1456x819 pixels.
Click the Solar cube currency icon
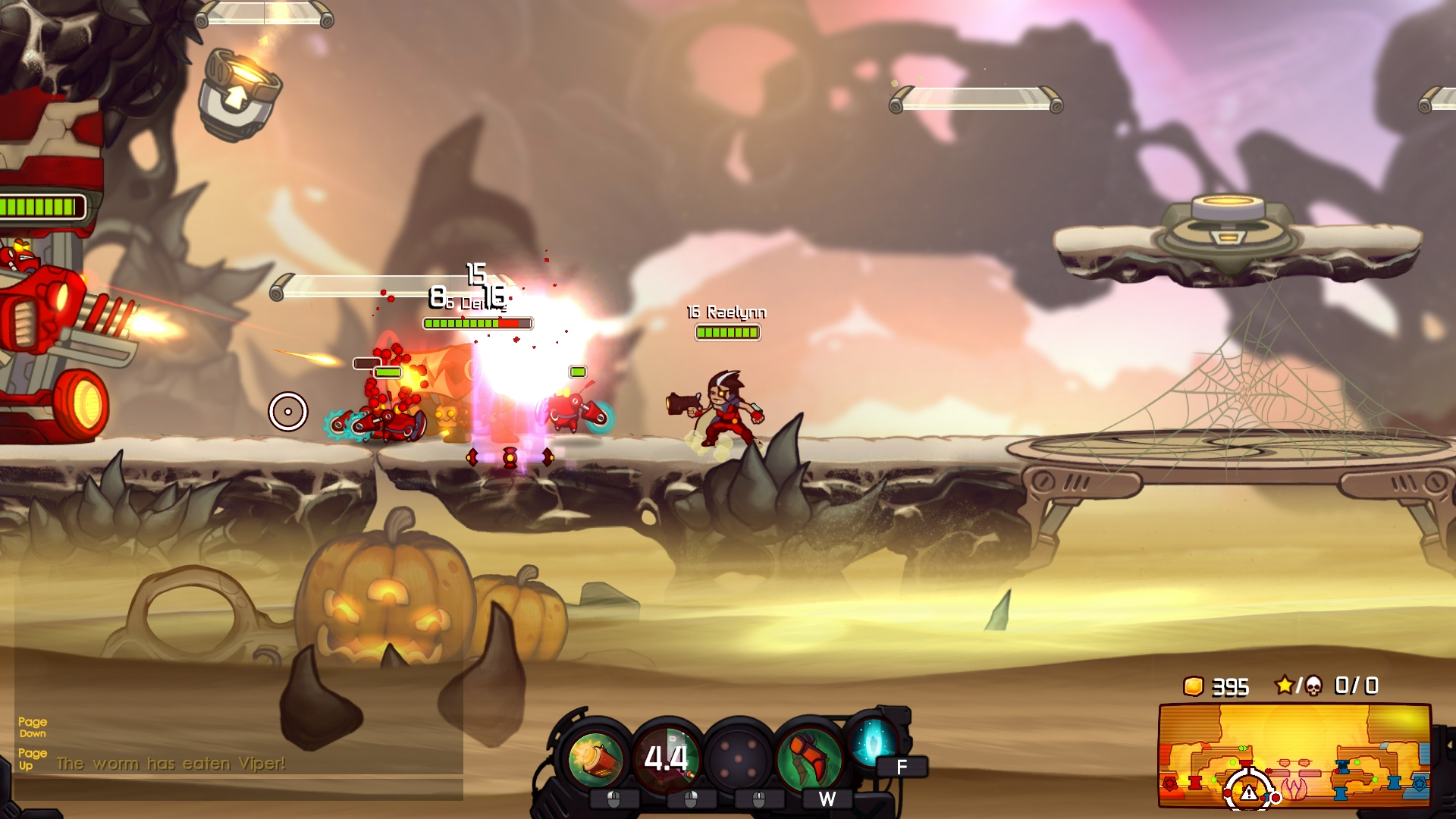(x=1193, y=686)
